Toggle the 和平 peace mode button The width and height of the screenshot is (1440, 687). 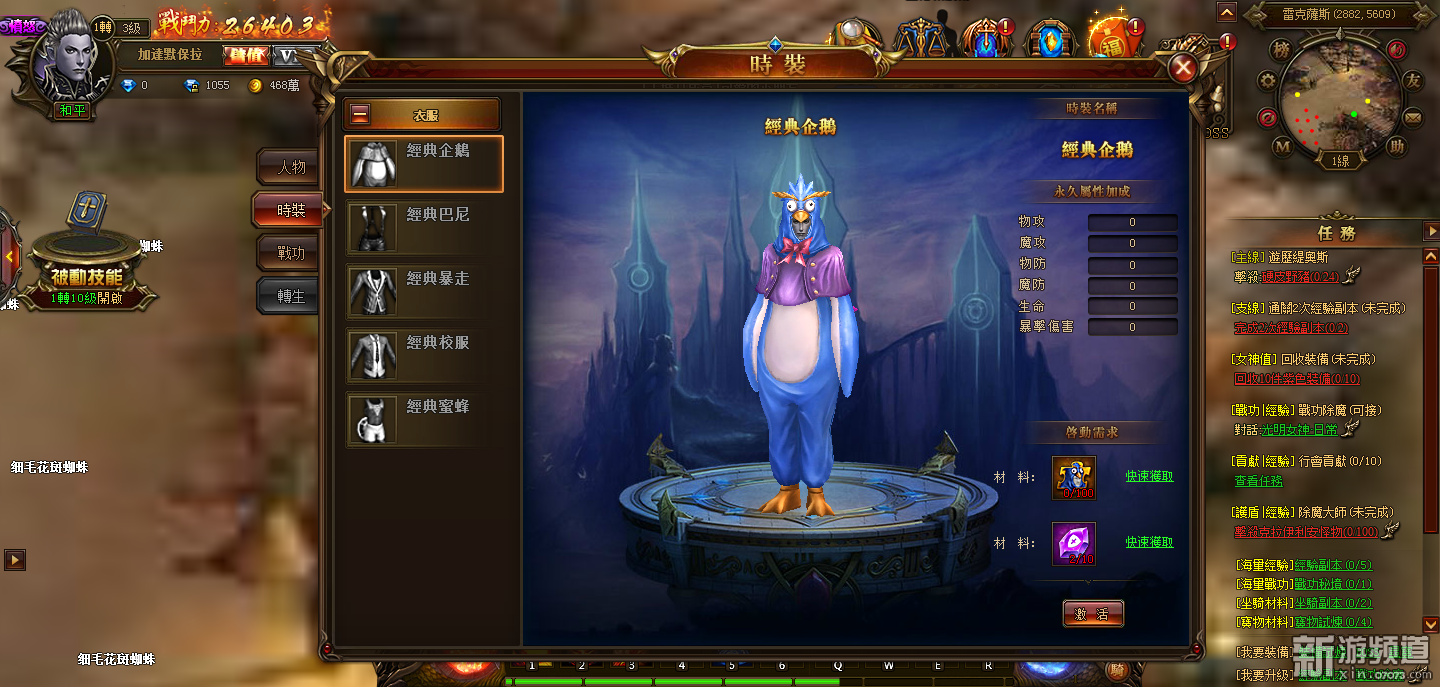(72, 110)
